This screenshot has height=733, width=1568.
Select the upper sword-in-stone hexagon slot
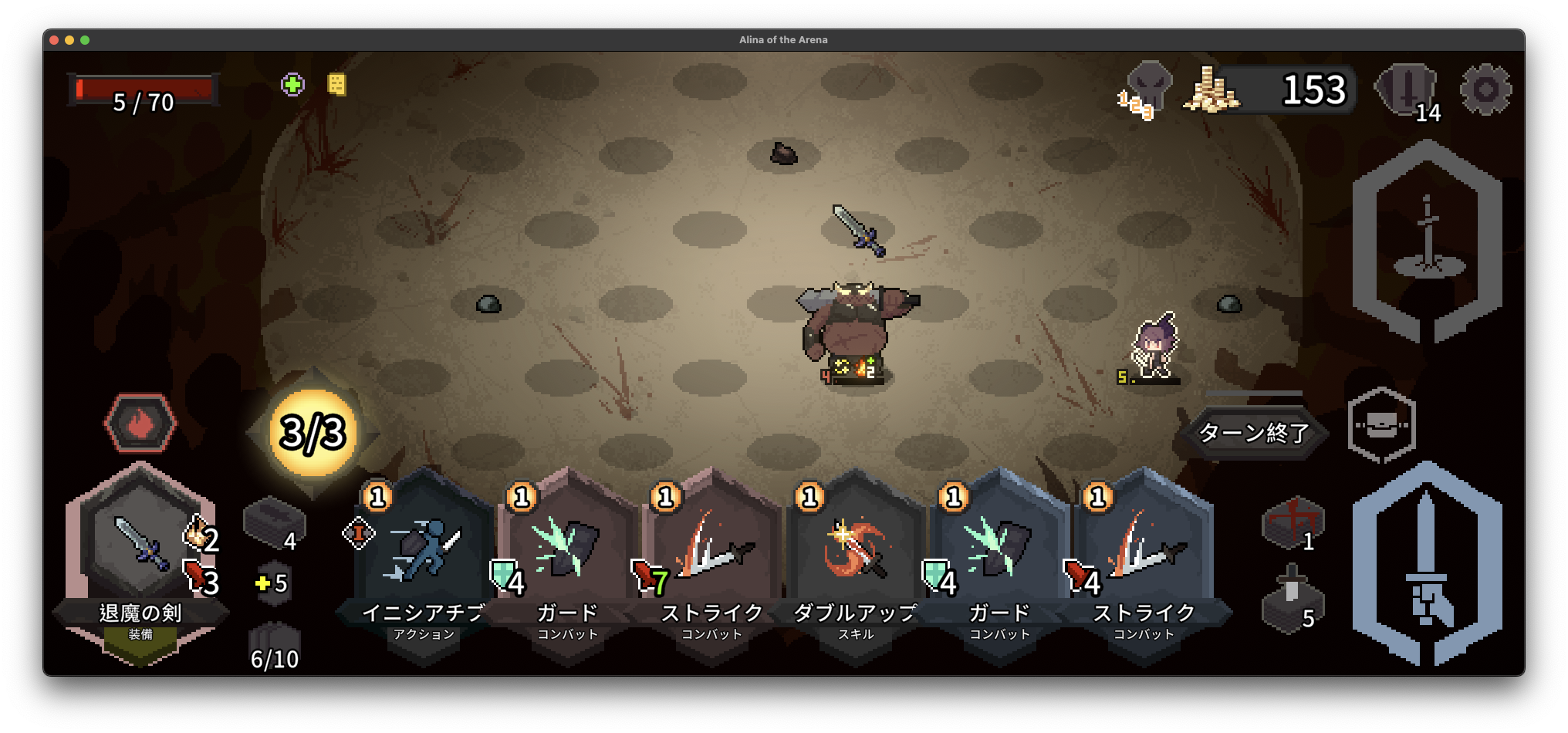tap(1427, 241)
